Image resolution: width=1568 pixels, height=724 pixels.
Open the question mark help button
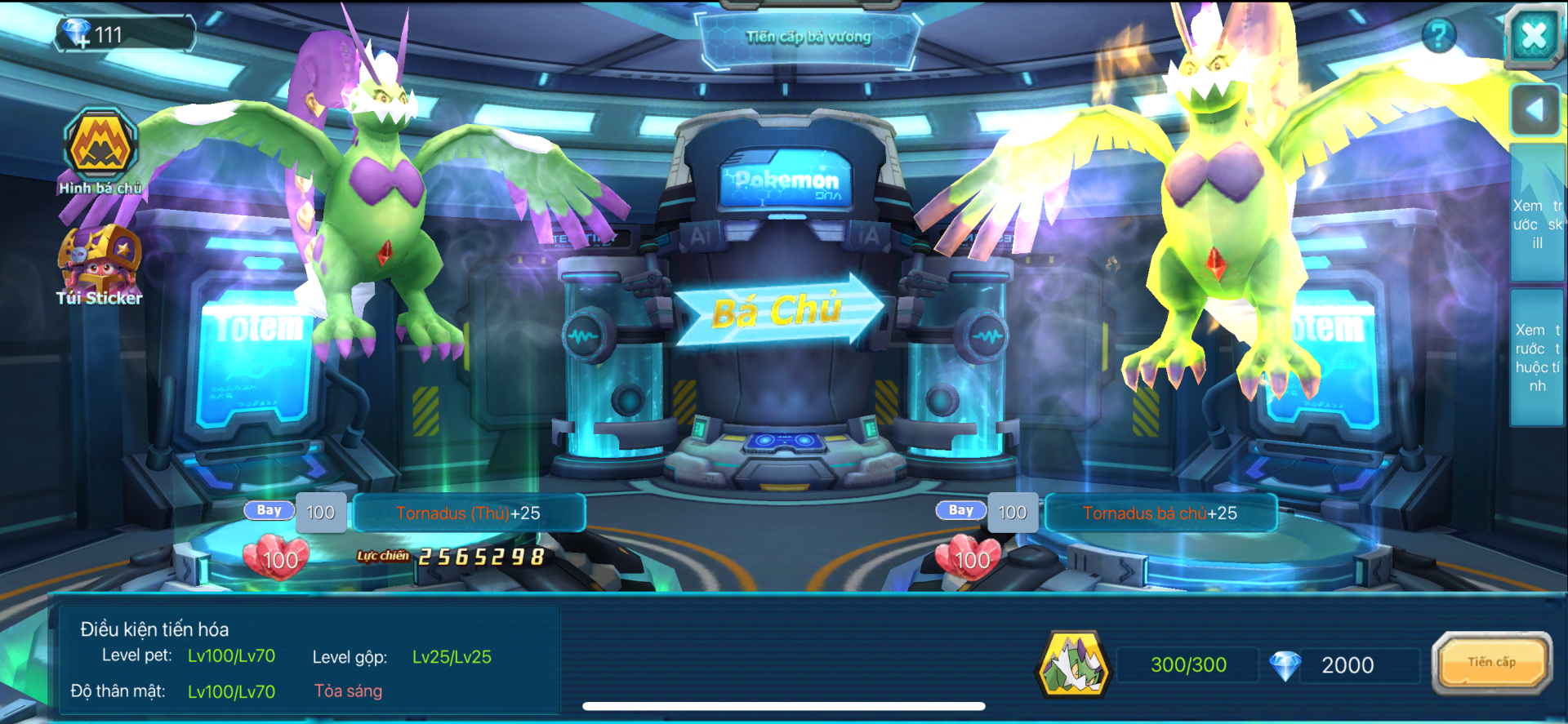point(1438,36)
